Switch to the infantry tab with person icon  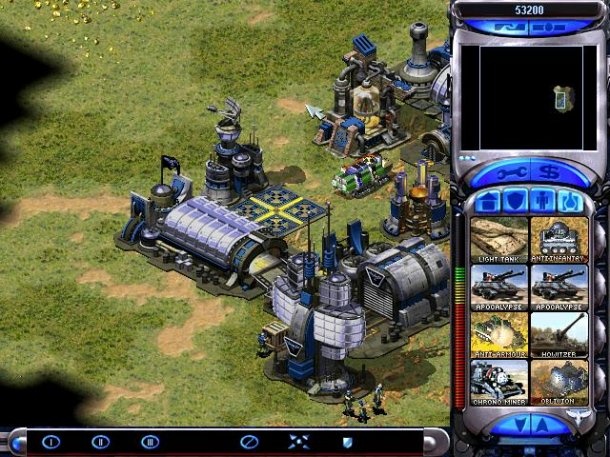[543, 201]
